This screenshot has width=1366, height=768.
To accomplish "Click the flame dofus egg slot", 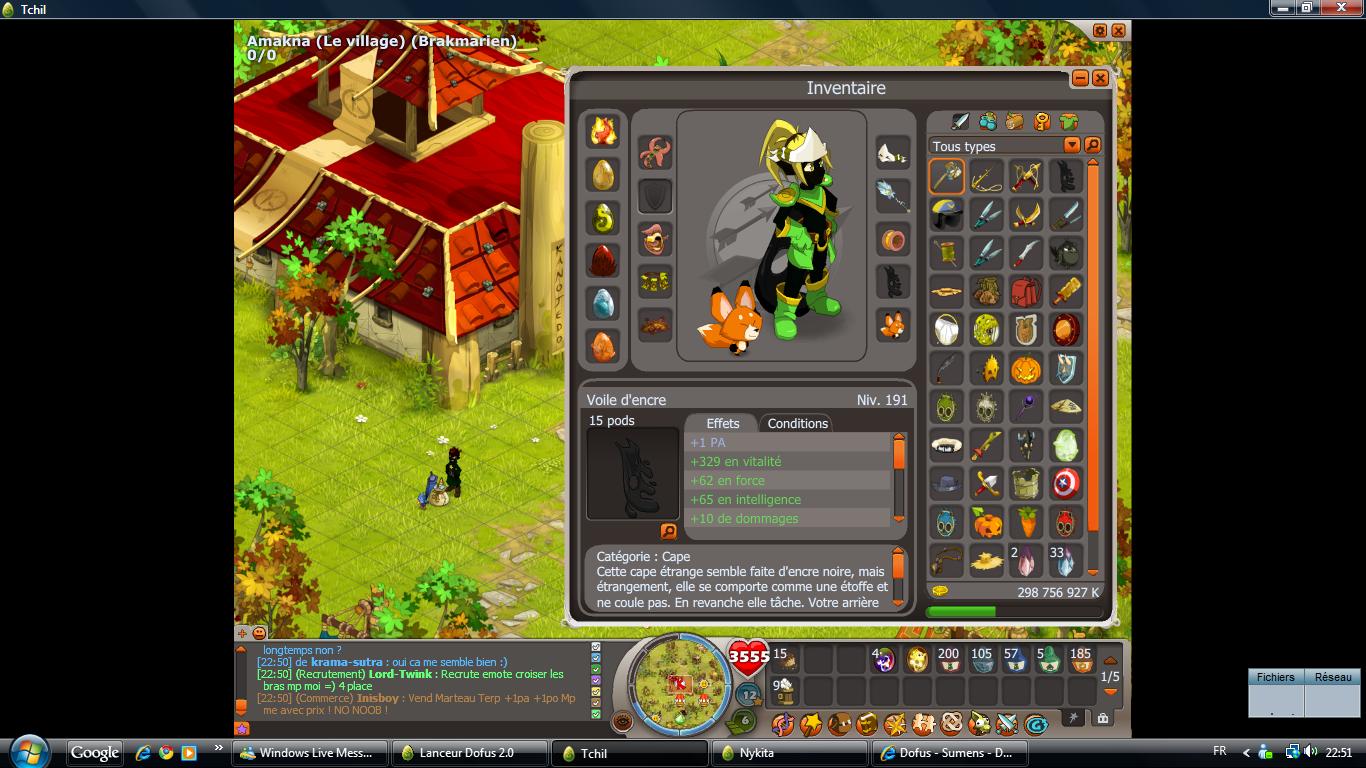I will point(603,131).
